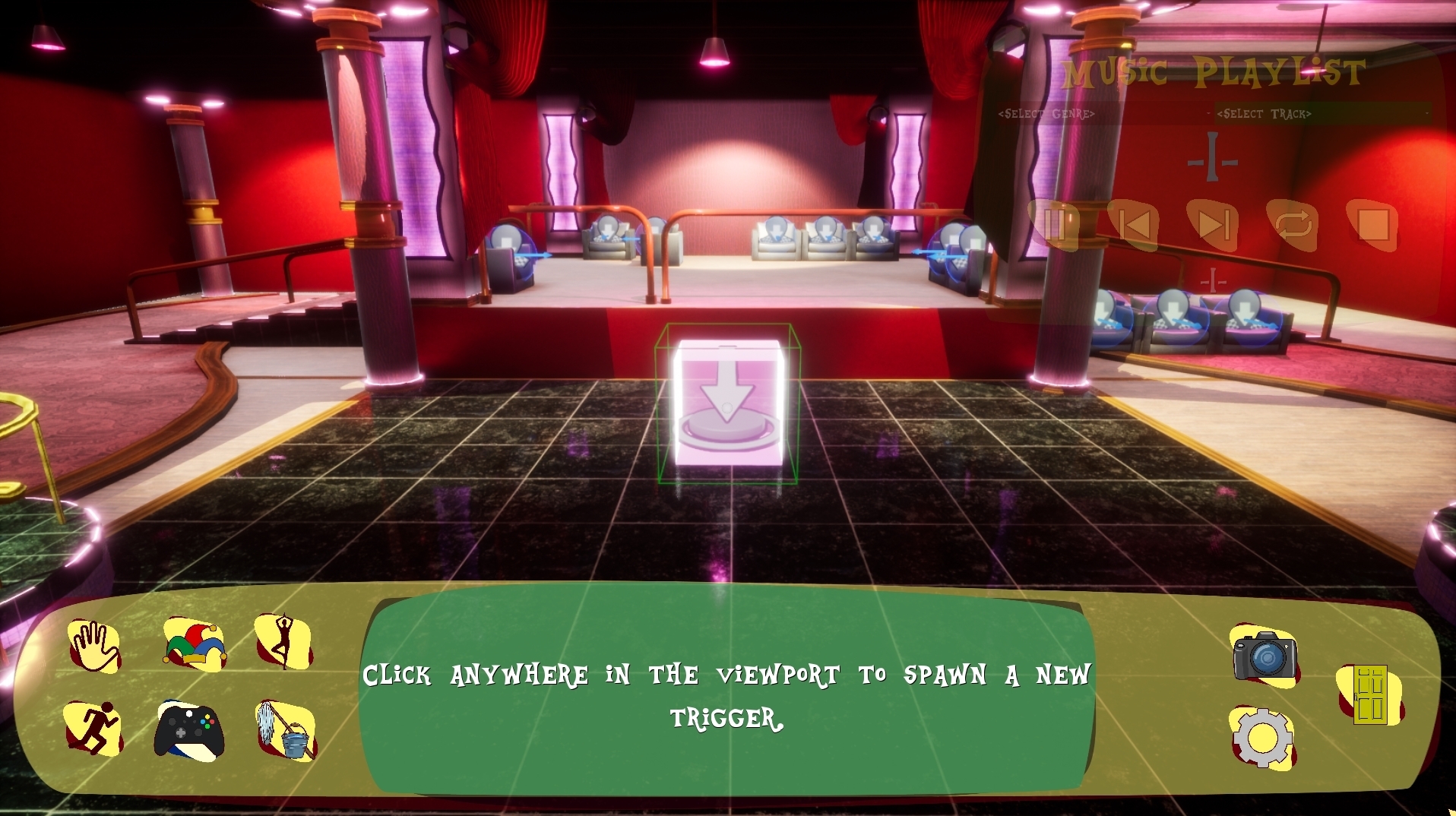Click the door exit icon

click(1372, 695)
